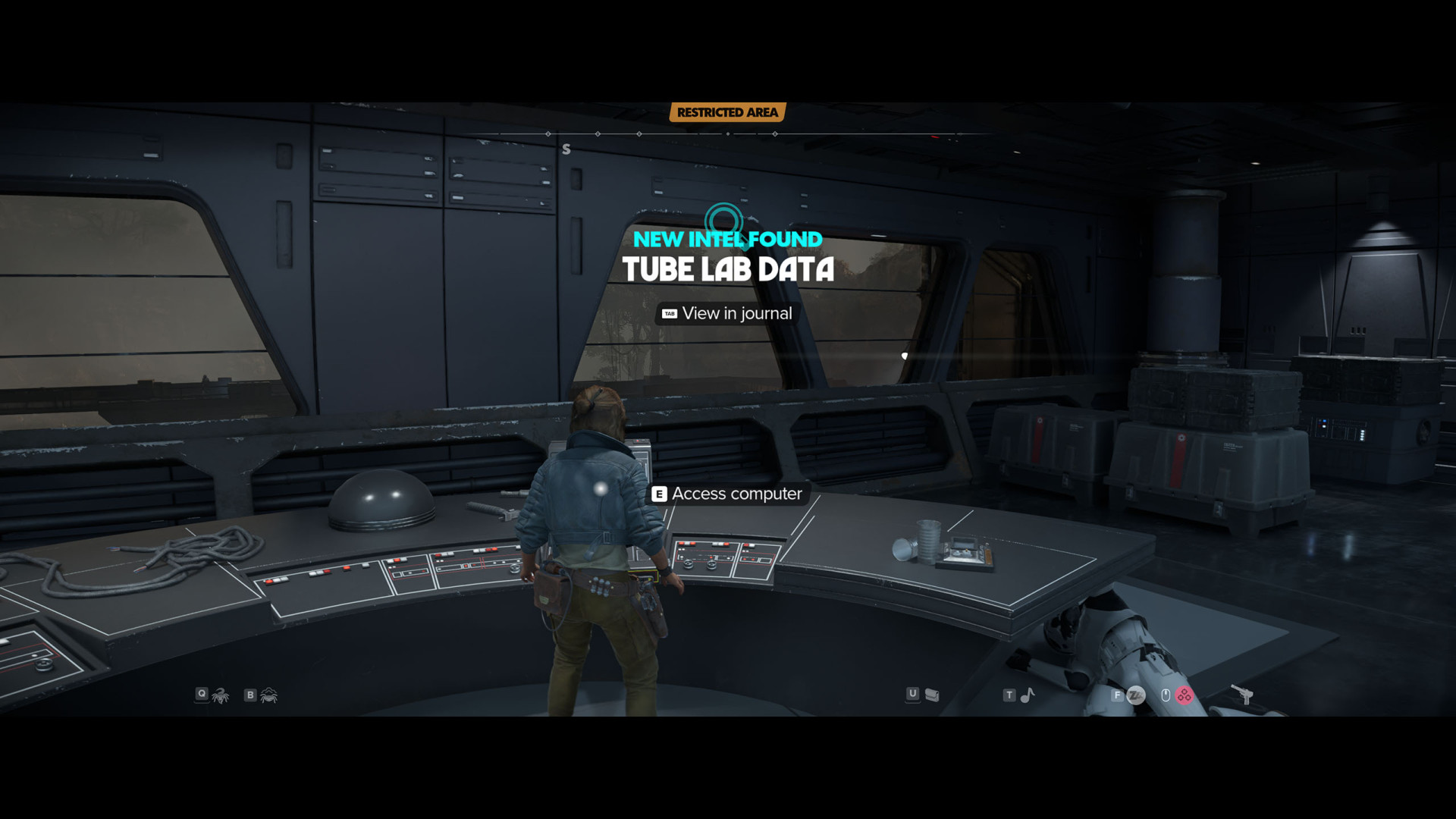Image resolution: width=1456 pixels, height=819 pixels.
Task: Use the sleep stun shot icon
Action: coord(1135,695)
